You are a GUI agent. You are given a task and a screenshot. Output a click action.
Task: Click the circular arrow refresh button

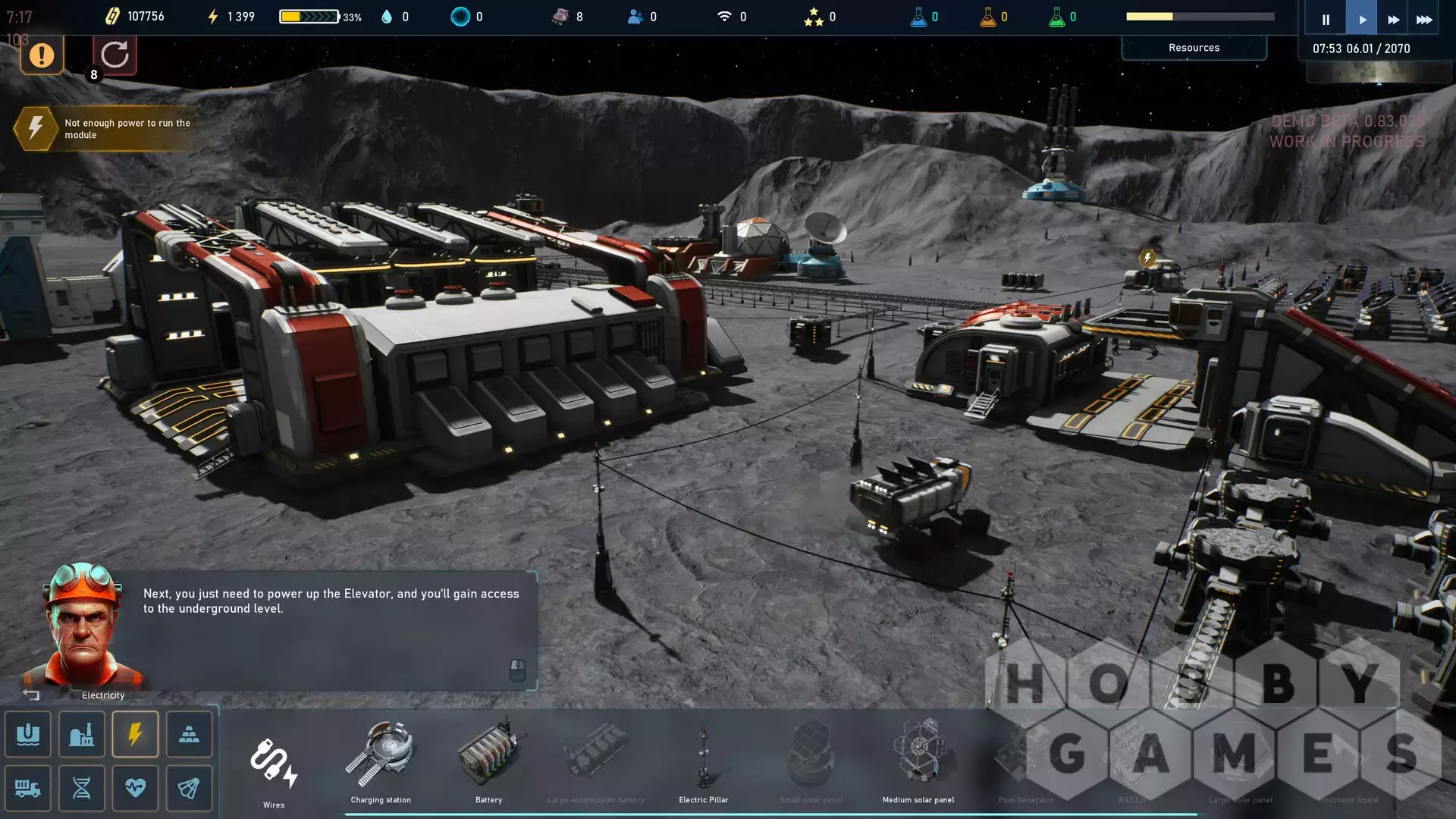point(115,55)
